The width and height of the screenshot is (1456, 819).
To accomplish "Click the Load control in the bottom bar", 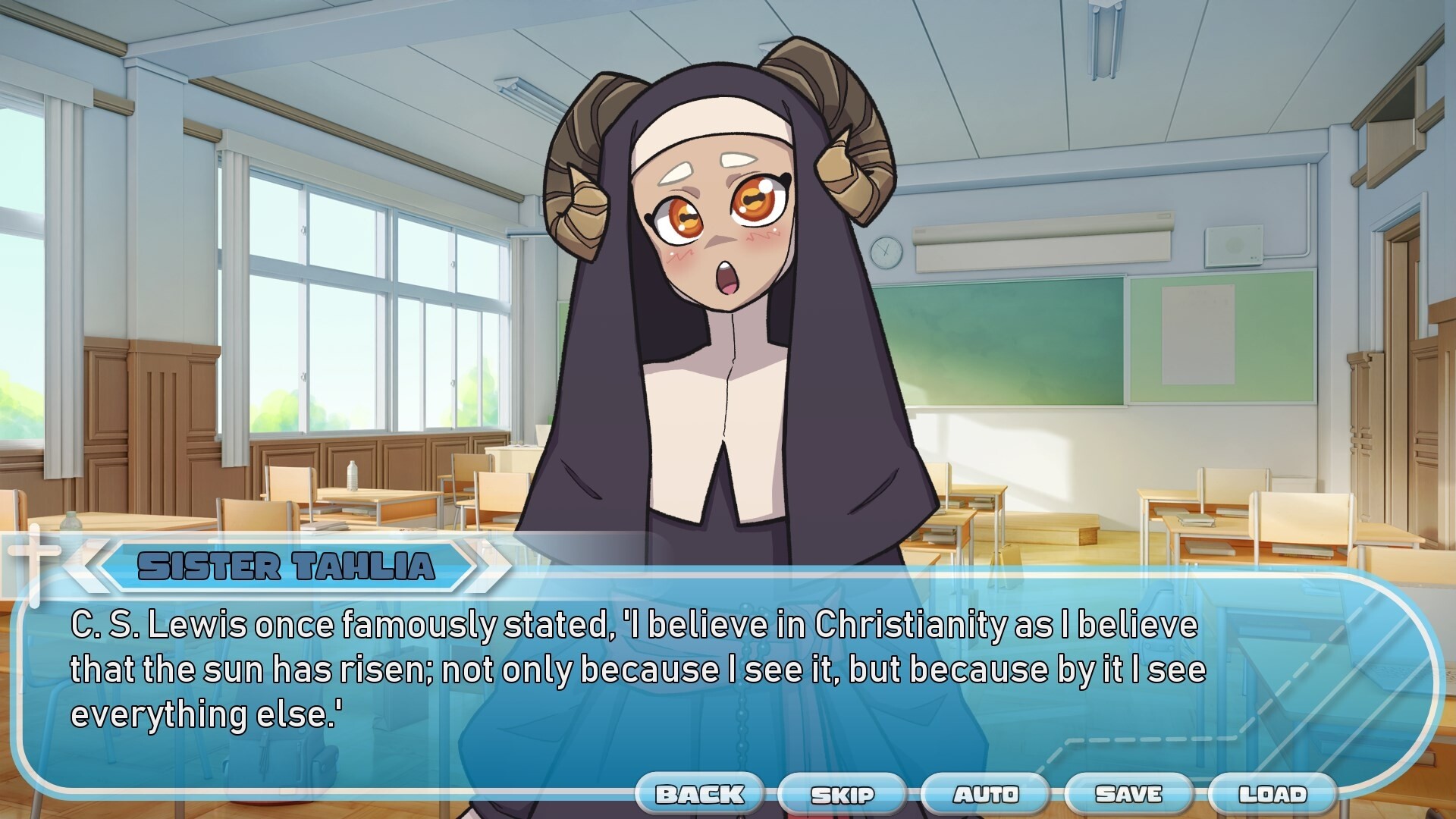I will 1272,795.
